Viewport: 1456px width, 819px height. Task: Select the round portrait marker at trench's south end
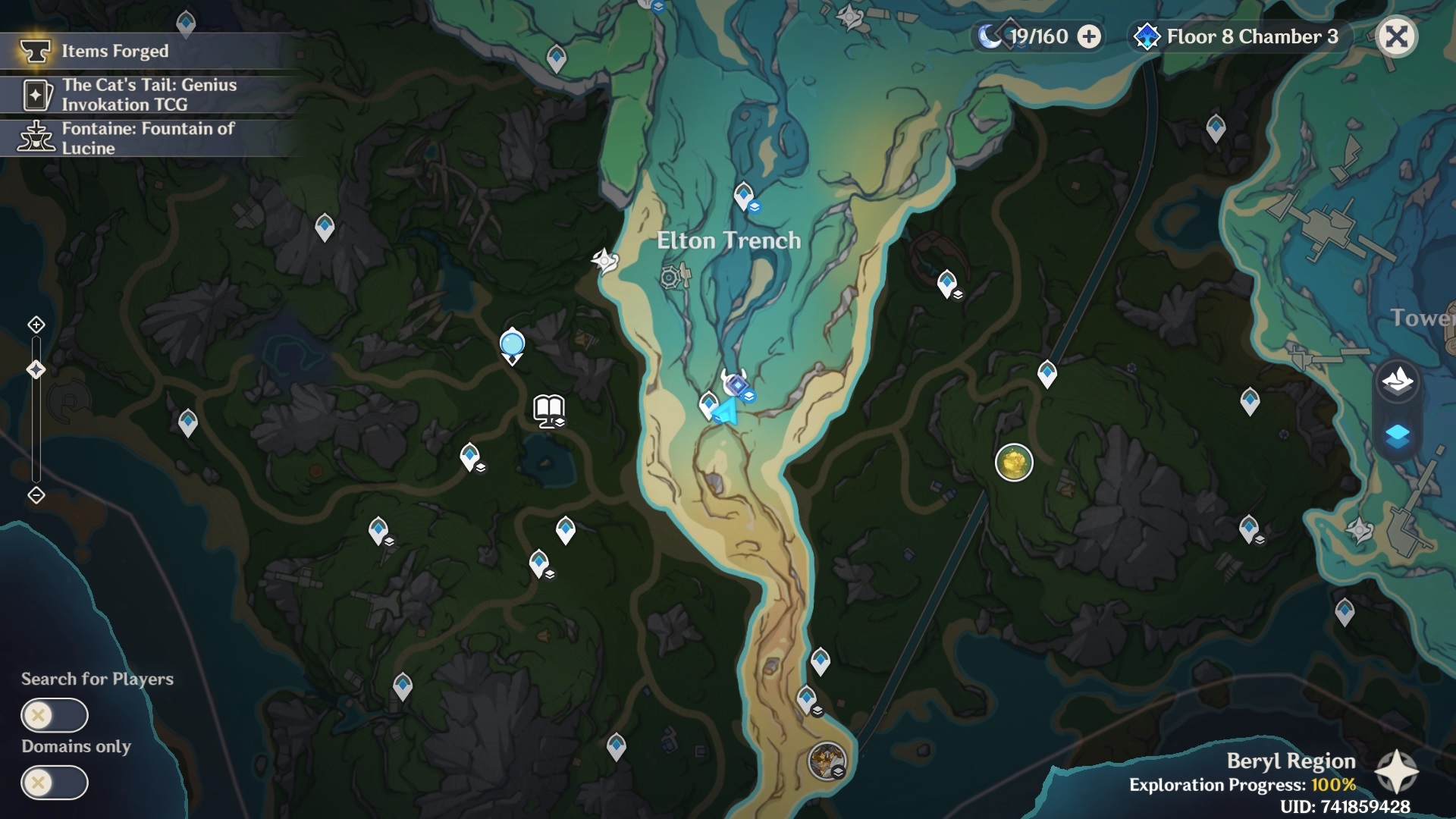pyautogui.click(x=827, y=761)
